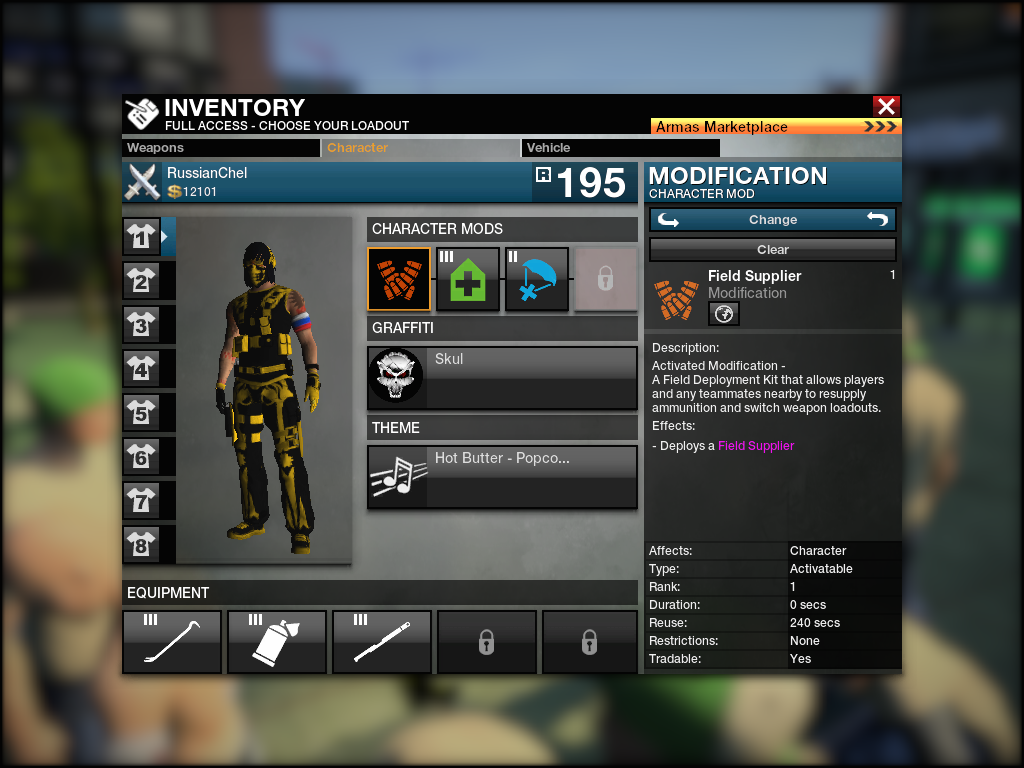Click the globe icon under Field Supplier
The image size is (1024, 768).
coord(724,314)
